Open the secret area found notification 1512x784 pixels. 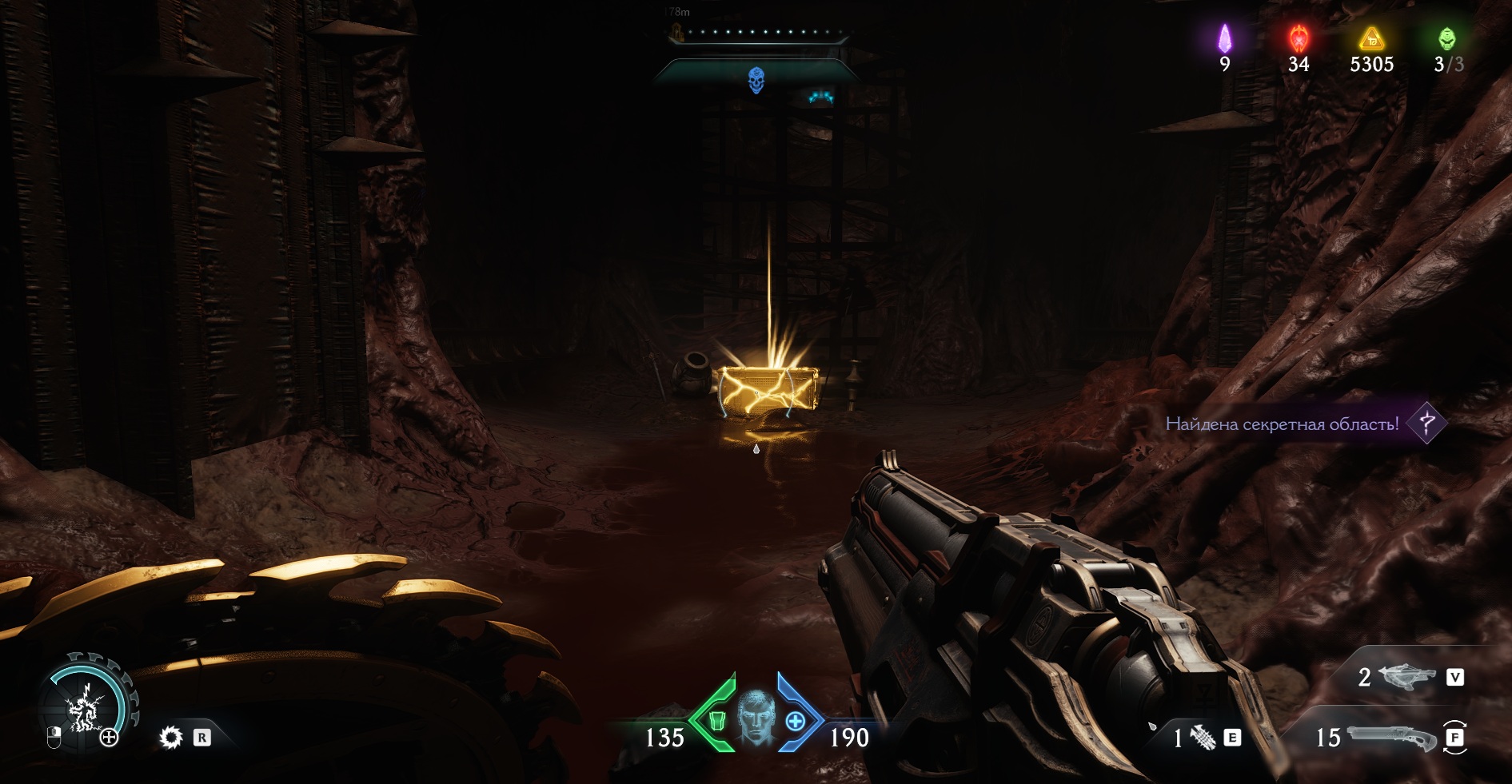1282,424
